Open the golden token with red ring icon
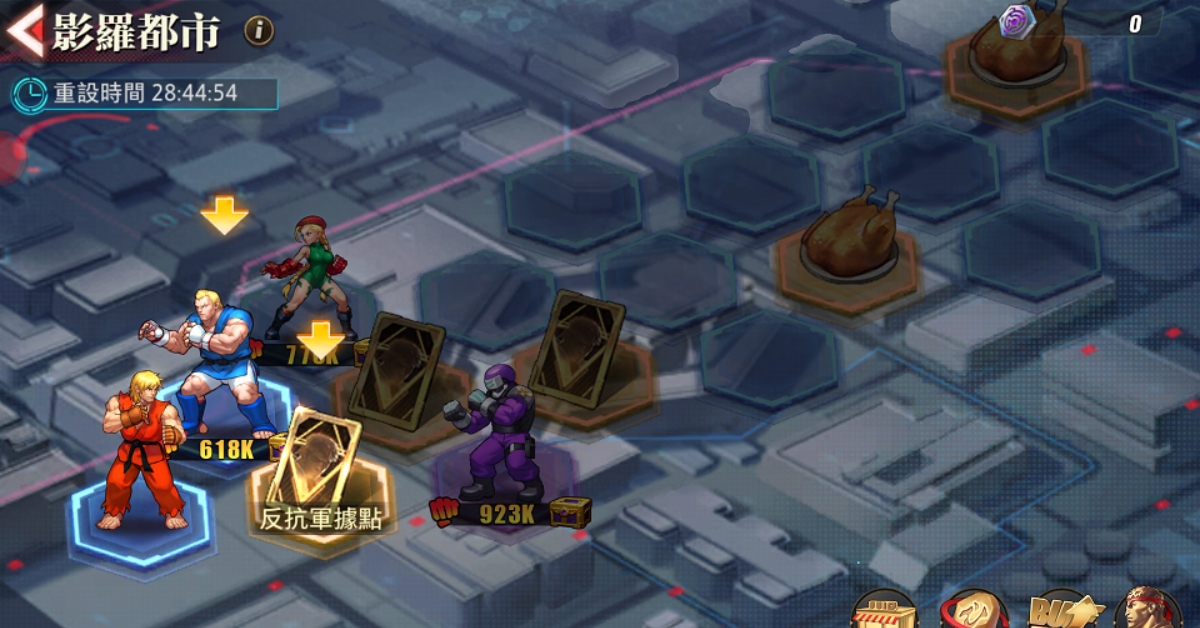Viewport: 1200px width, 628px height. click(x=974, y=611)
